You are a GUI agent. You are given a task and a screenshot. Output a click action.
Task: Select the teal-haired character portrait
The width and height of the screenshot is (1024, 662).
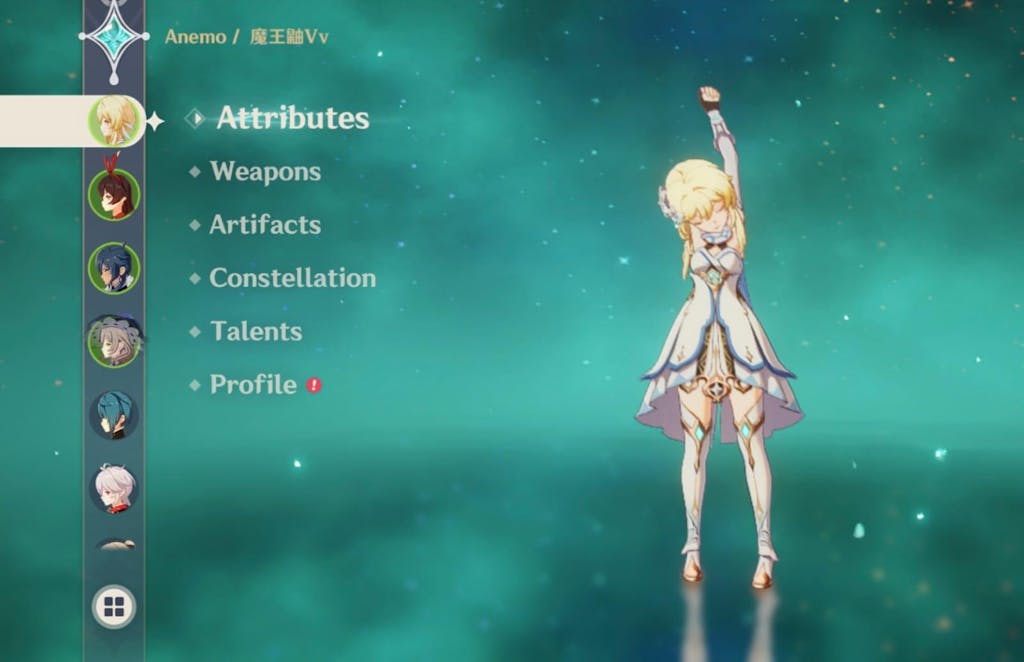click(114, 415)
